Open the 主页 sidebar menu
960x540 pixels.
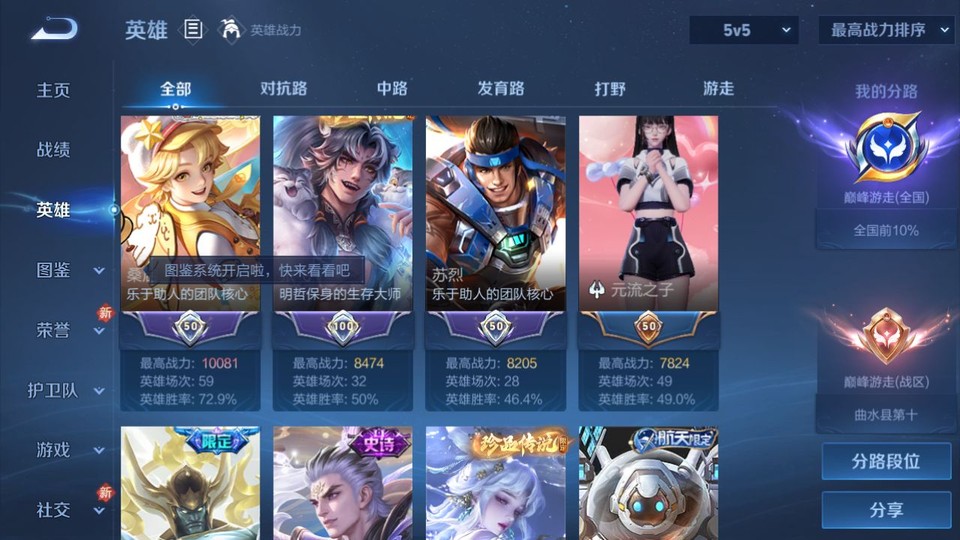tap(54, 90)
